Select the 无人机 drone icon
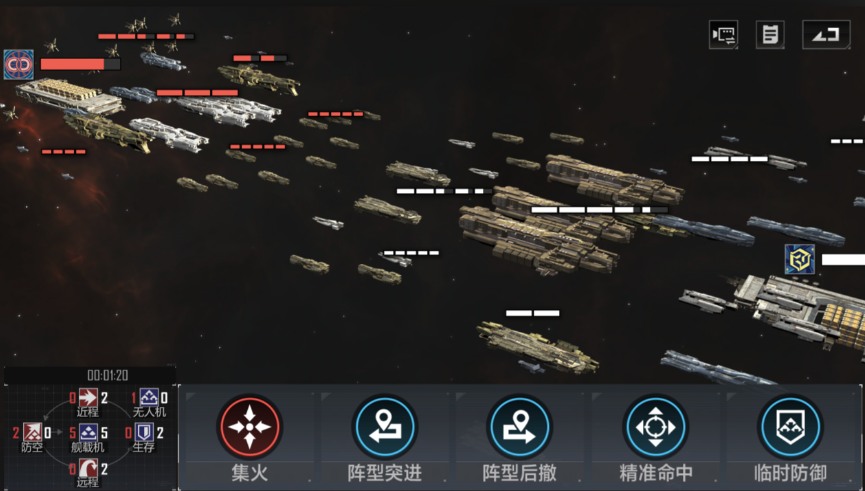 pos(148,398)
